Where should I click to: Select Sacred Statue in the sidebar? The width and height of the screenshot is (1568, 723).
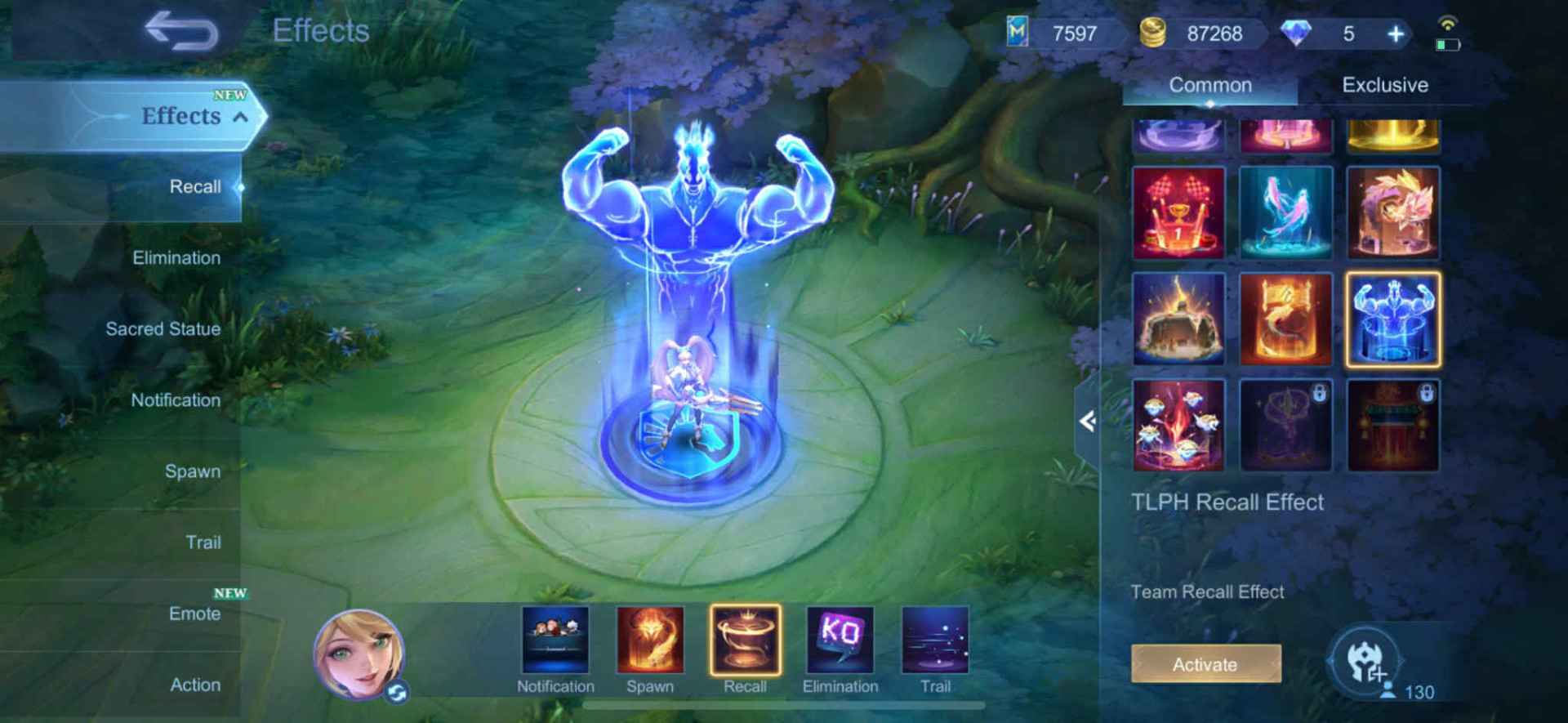click(x=162, y=329)
